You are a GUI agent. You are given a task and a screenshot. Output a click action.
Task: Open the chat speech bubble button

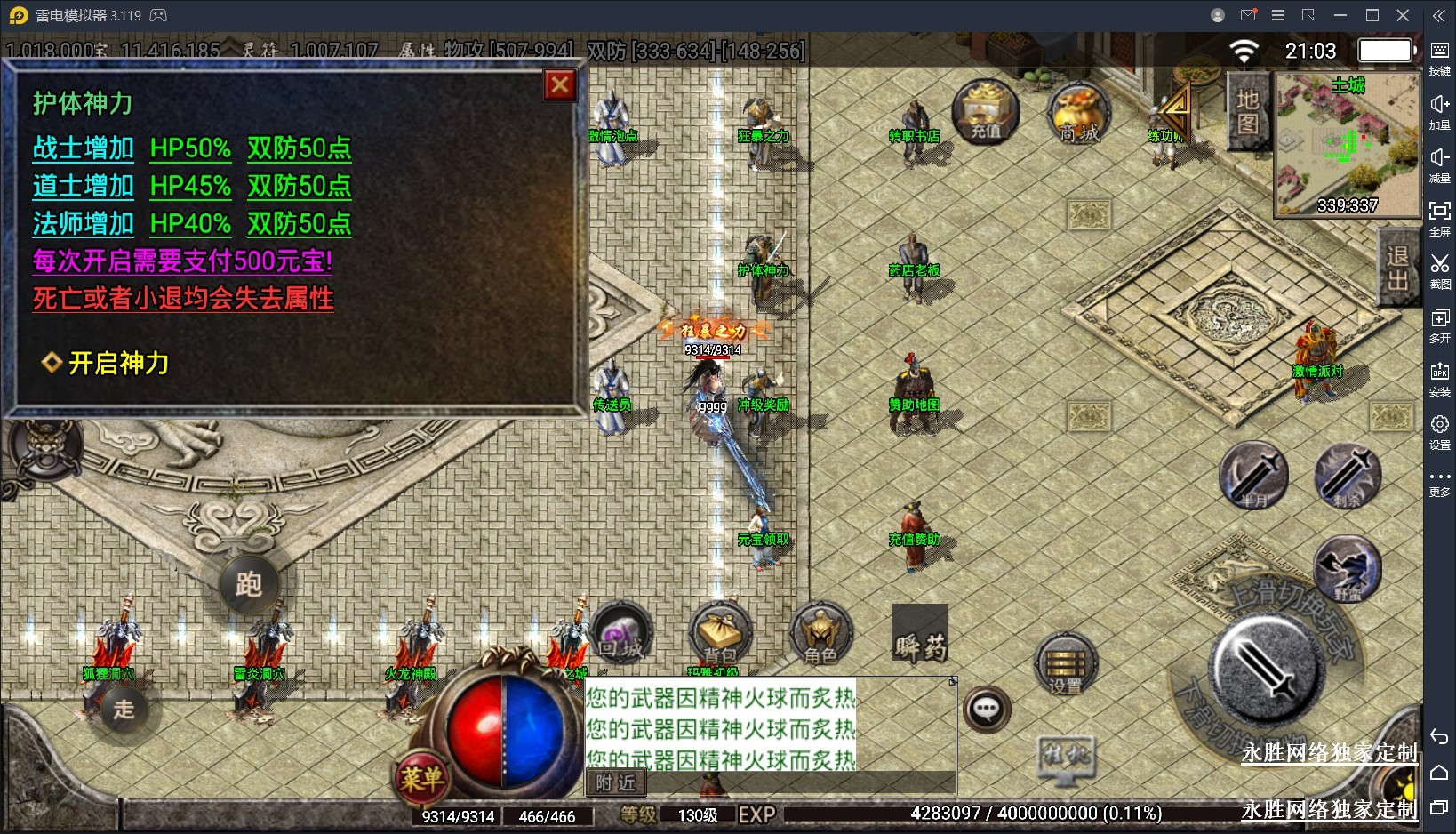click(x=987, y=709)
